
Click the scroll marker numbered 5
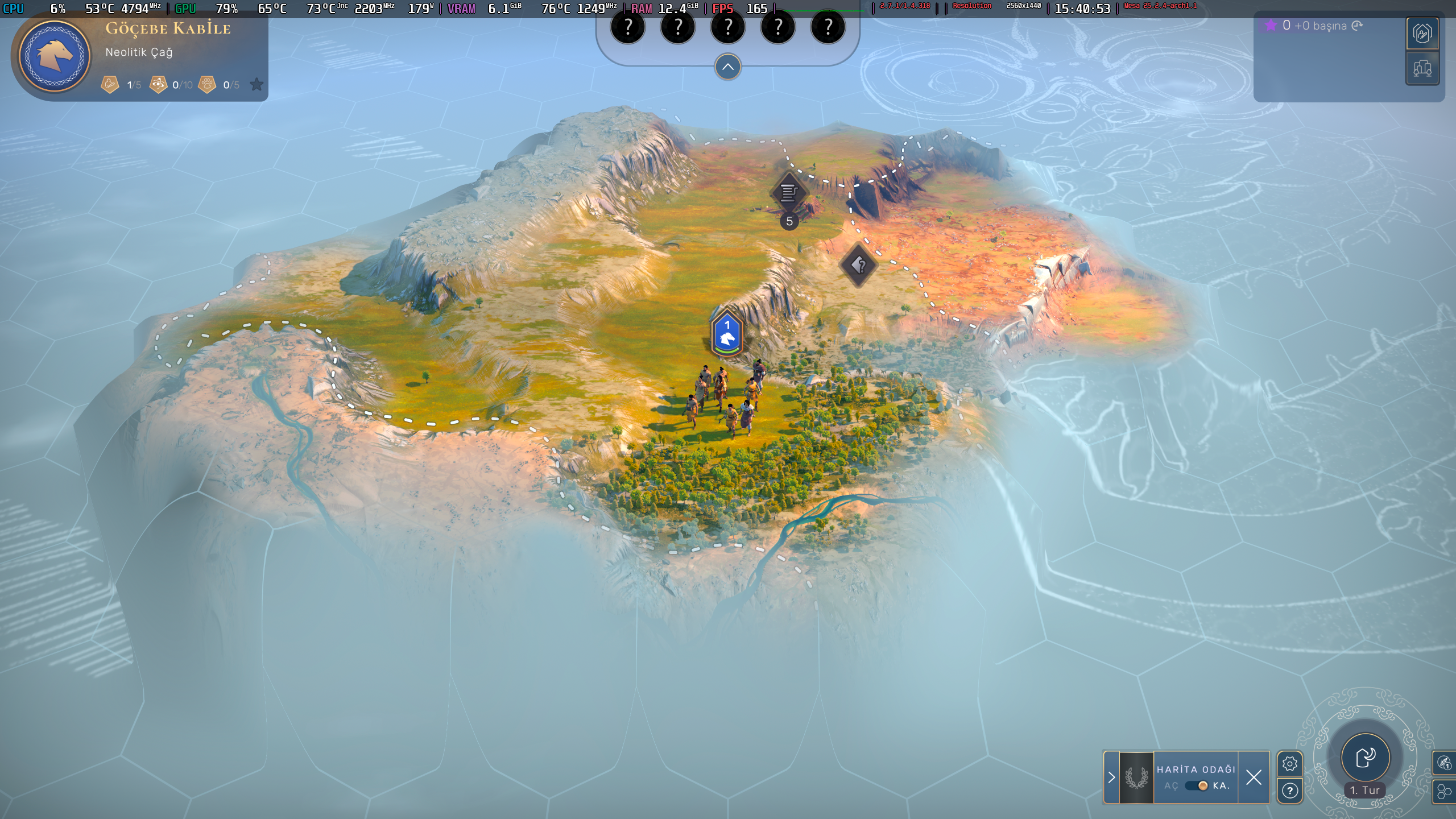pyautogui.click(x=788, y=194)
